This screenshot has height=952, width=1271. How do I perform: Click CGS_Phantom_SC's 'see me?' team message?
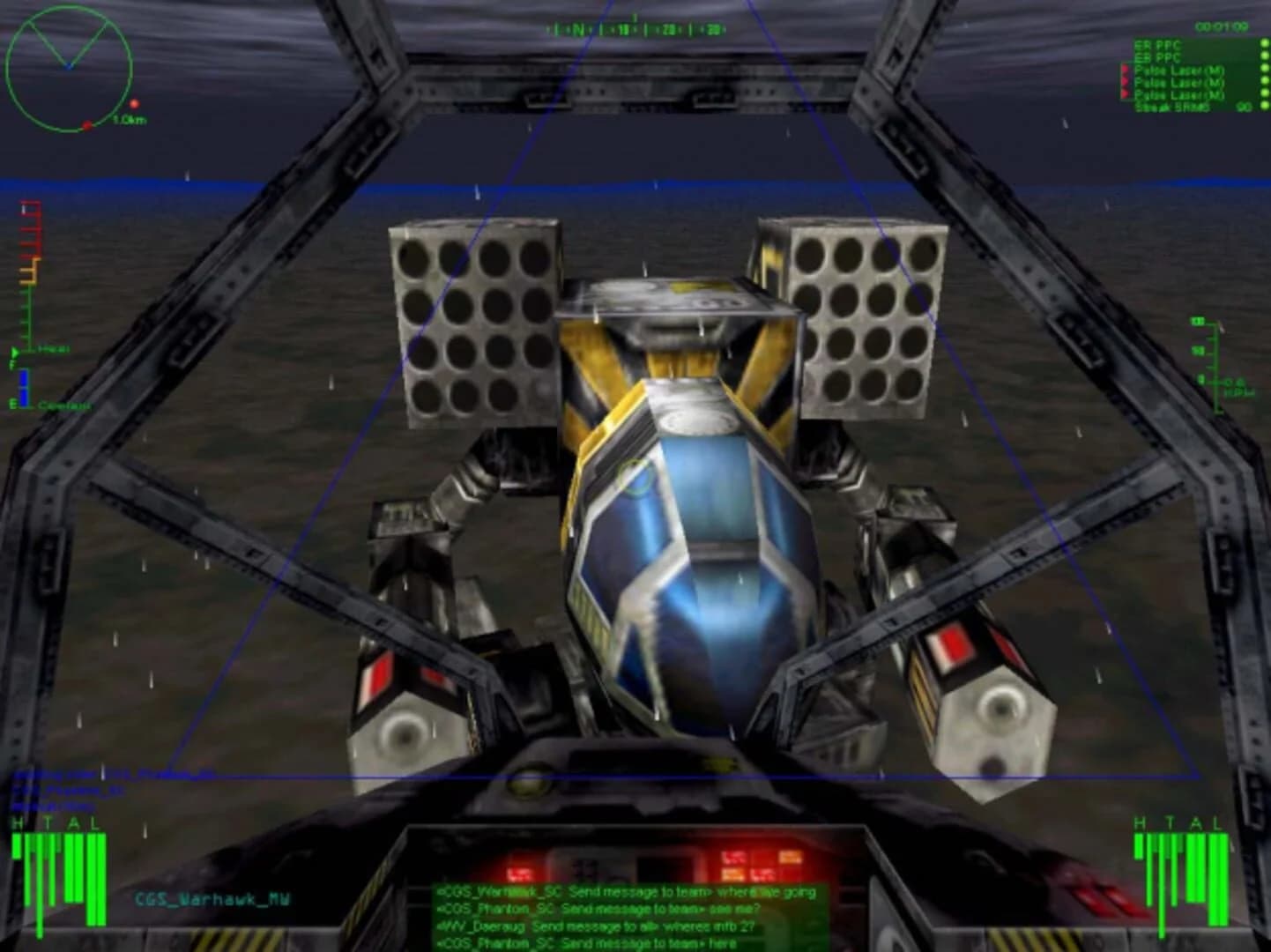pos(599,910)
